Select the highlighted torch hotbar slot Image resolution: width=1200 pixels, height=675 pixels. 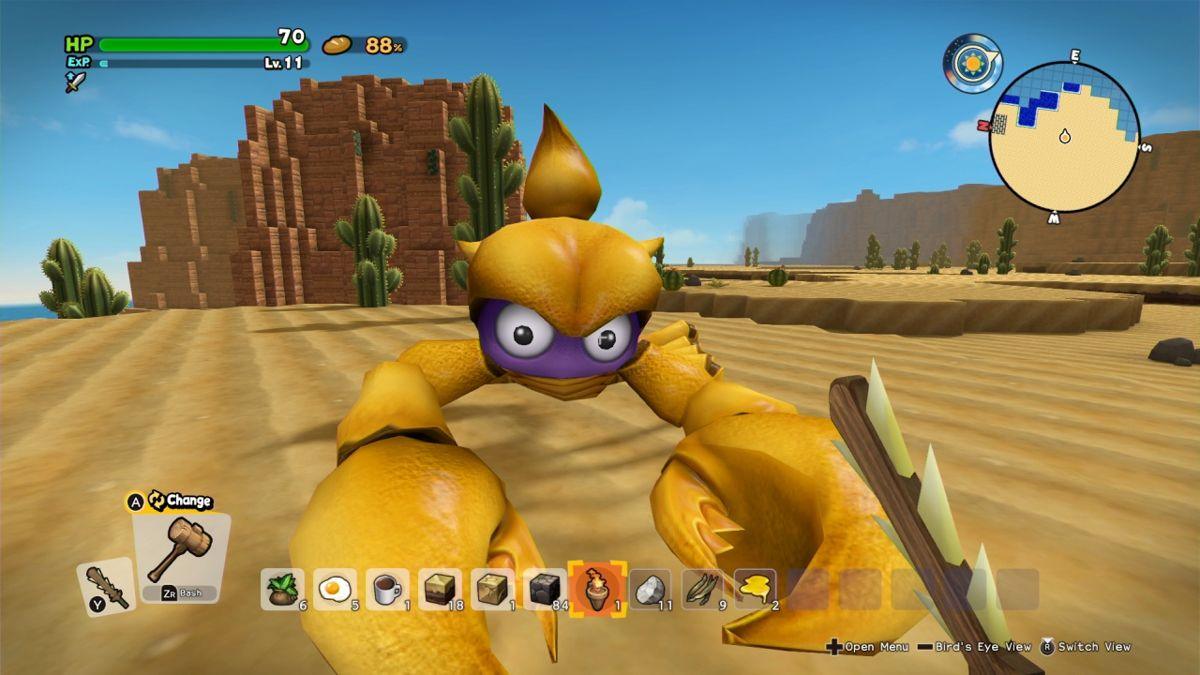(x=597, y=588)
